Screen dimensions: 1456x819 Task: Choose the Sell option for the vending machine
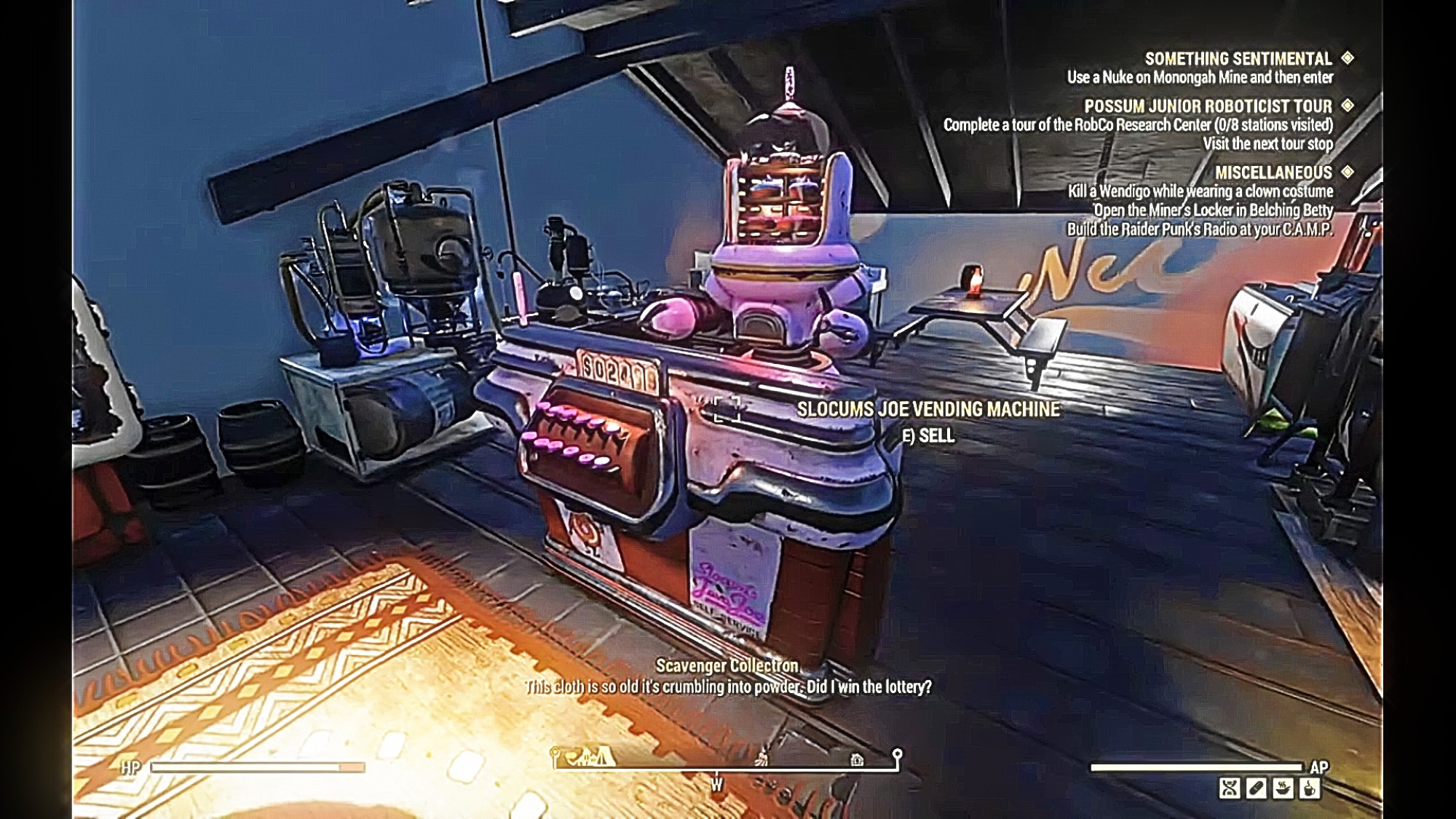[x=929, y=436]
